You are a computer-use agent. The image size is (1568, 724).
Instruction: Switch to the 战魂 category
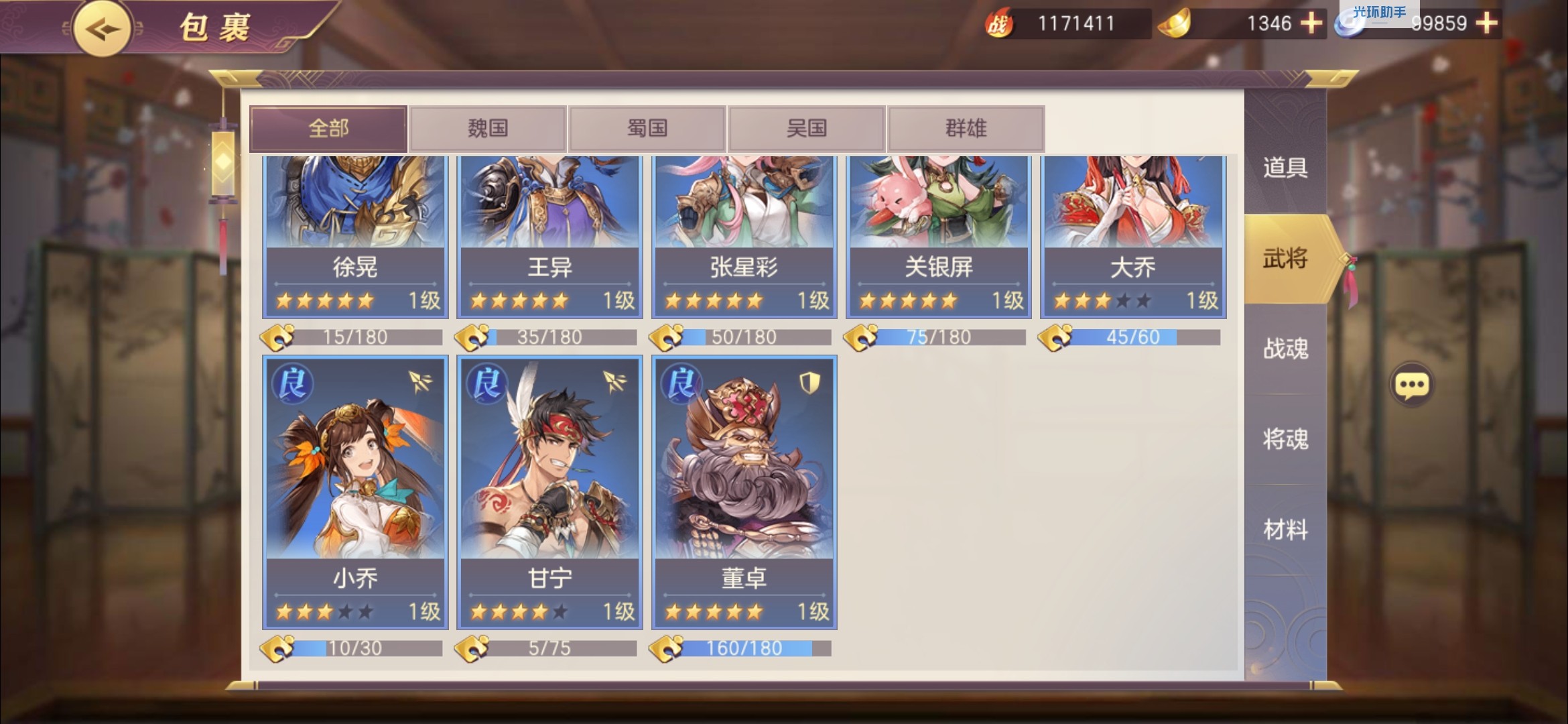pyautogui.click(x=1285, y=349)
